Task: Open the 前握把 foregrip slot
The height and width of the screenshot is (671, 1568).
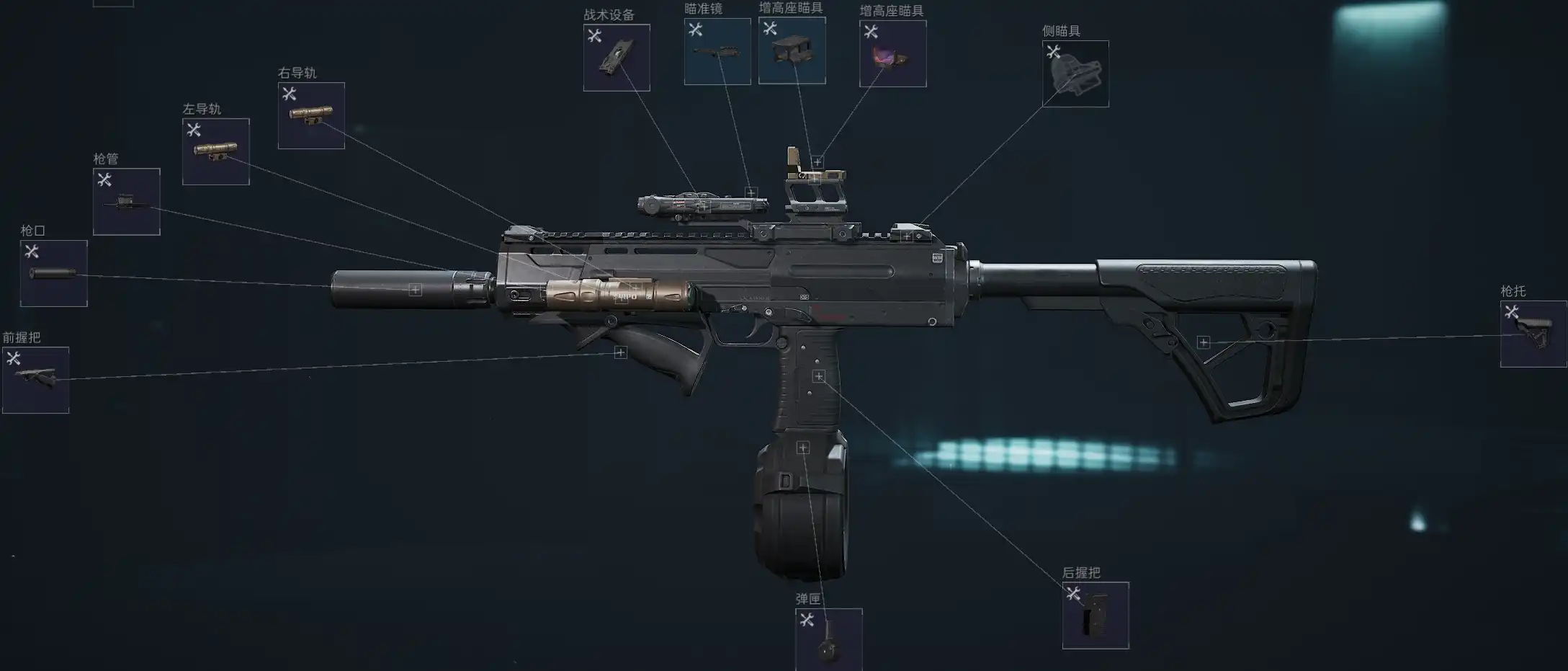Action: (35, 380)
